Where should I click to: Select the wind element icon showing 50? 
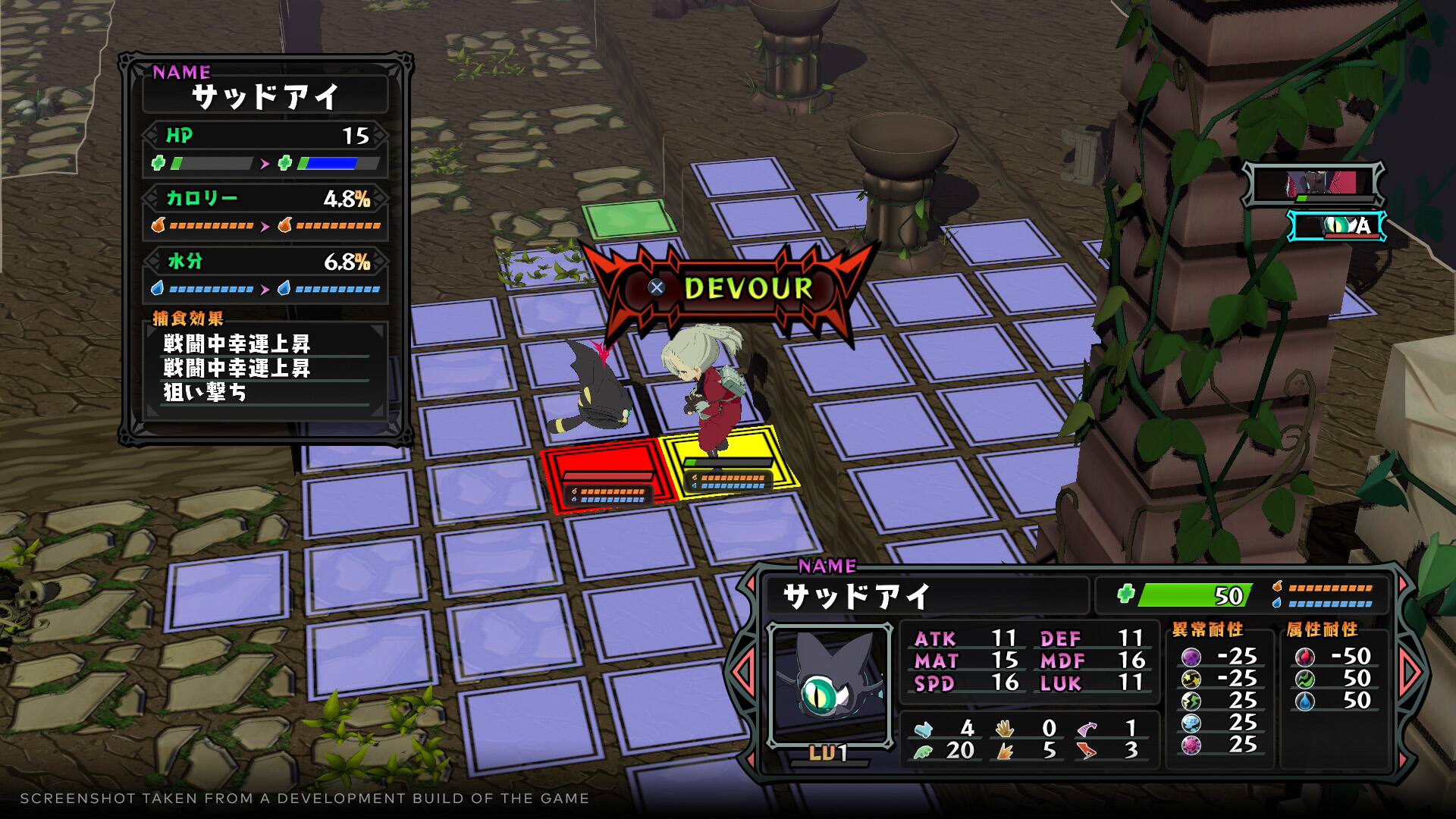(x=1305, y=680)
